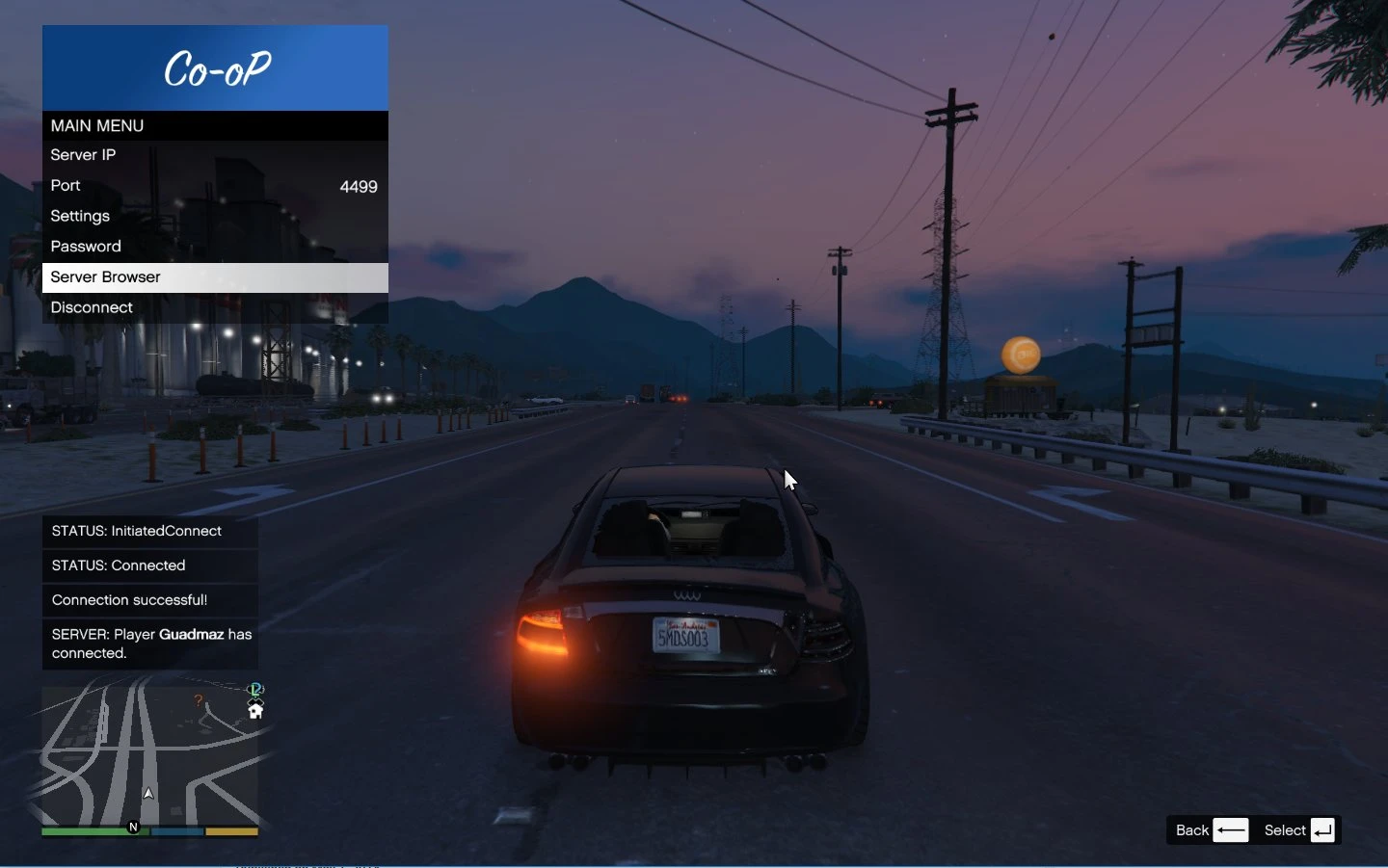Click the Connection successful status message
1388x868 pixels.
[129, 600]
